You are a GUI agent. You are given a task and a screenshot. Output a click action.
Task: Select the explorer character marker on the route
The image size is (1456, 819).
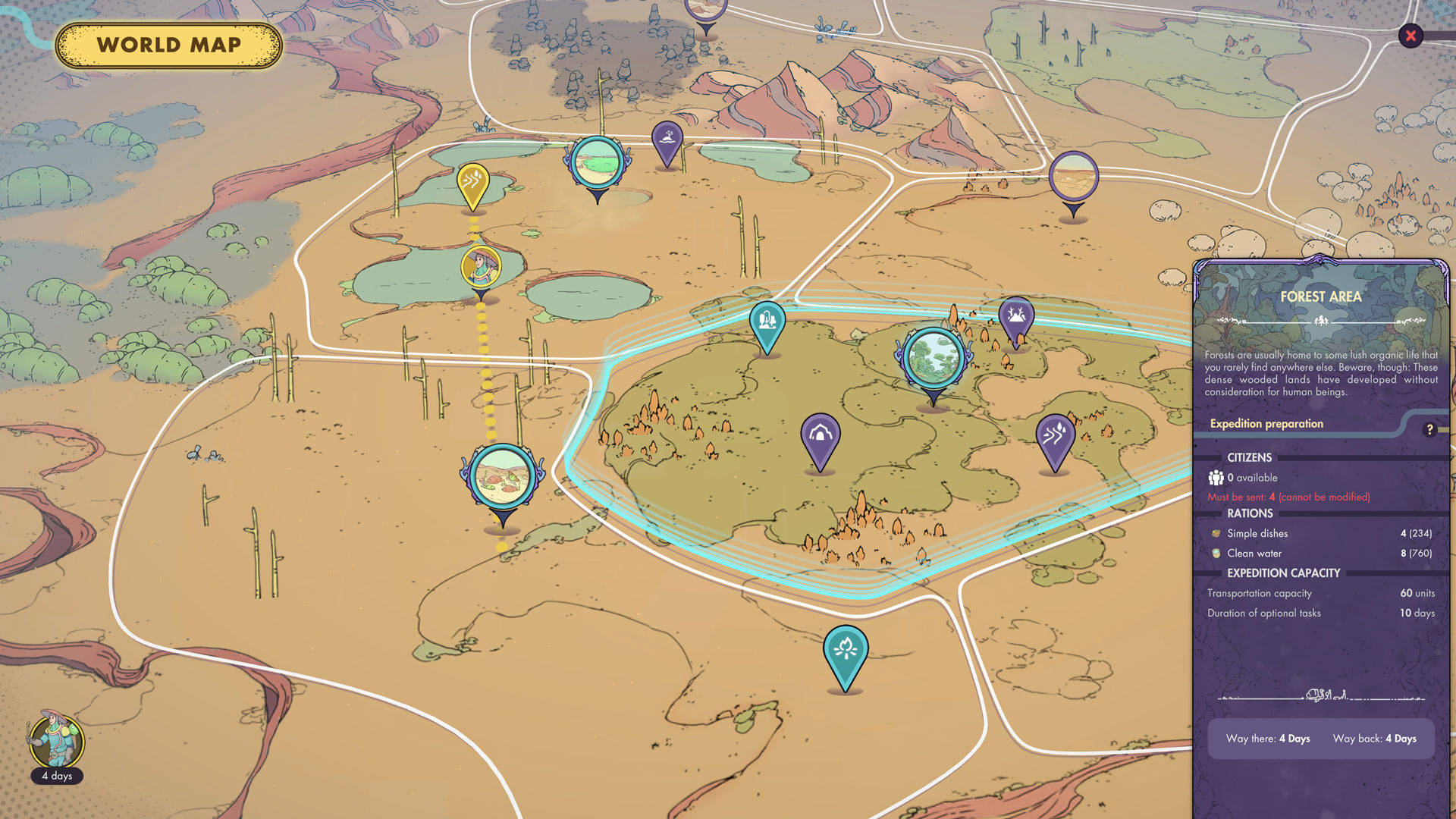pos(481,266)
